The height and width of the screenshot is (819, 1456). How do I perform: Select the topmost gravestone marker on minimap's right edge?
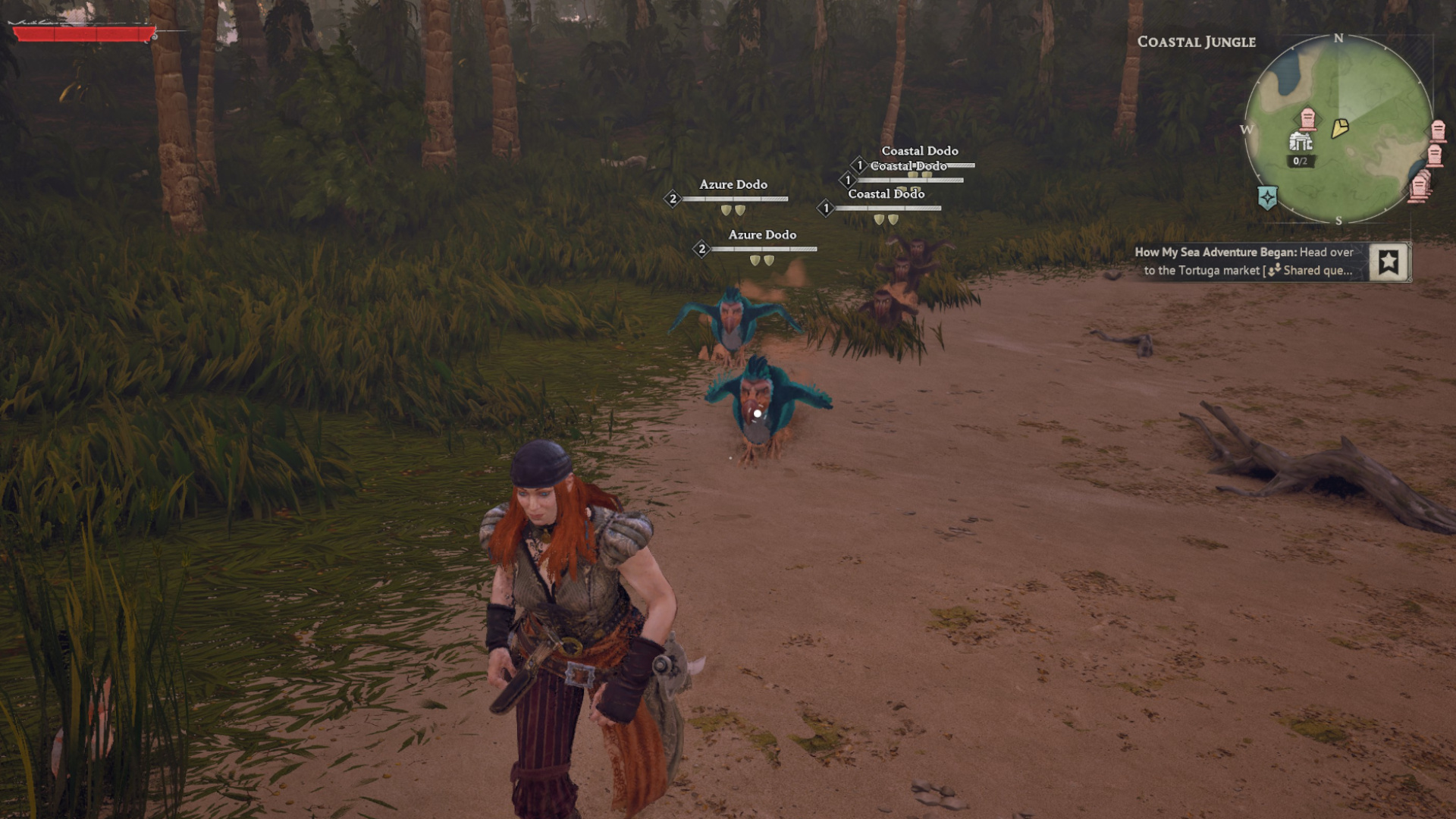1438,130
